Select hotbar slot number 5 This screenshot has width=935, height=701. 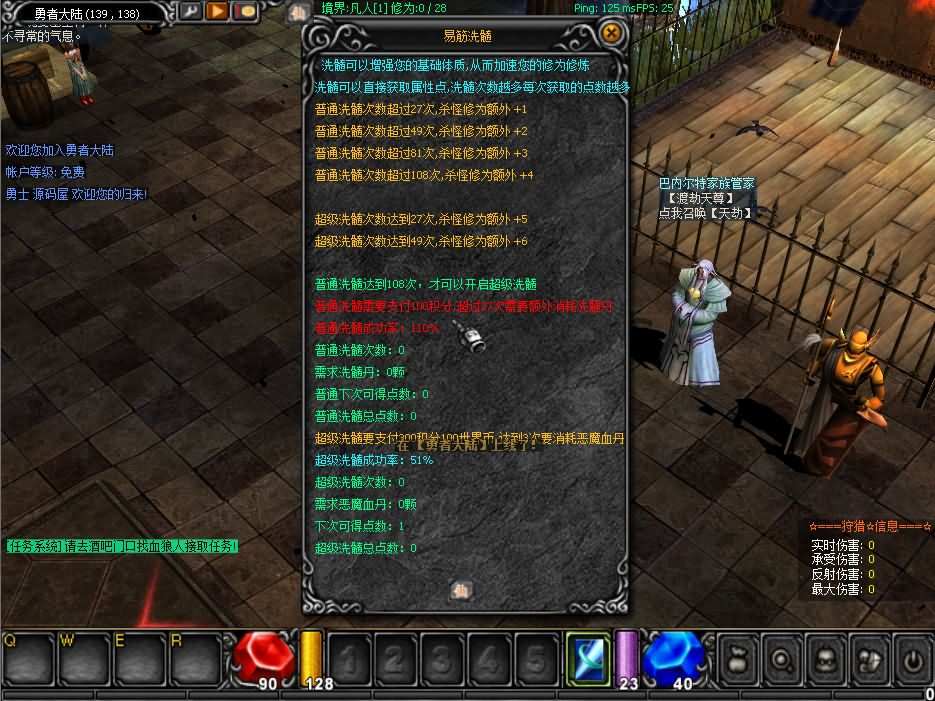tap(536, 659)
